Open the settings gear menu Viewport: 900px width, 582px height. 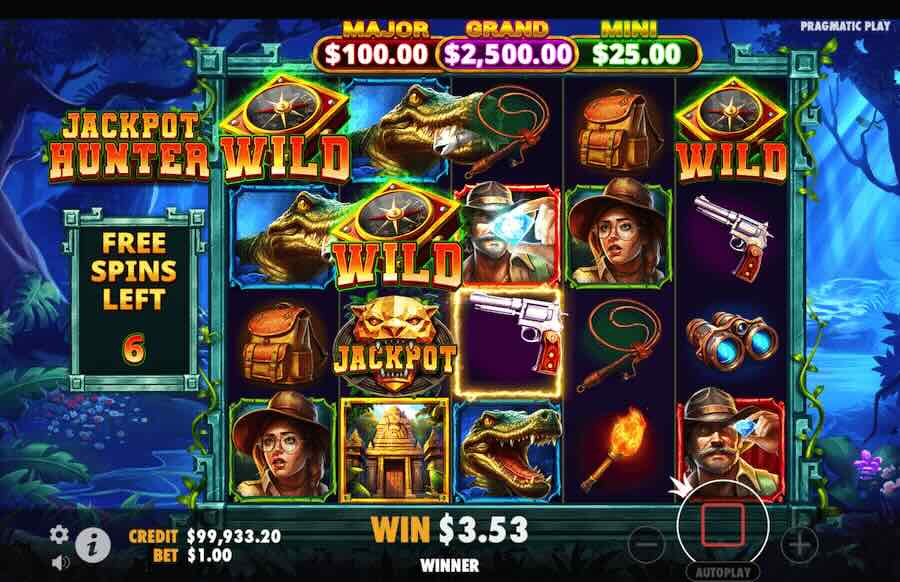(x=60, y=533)
